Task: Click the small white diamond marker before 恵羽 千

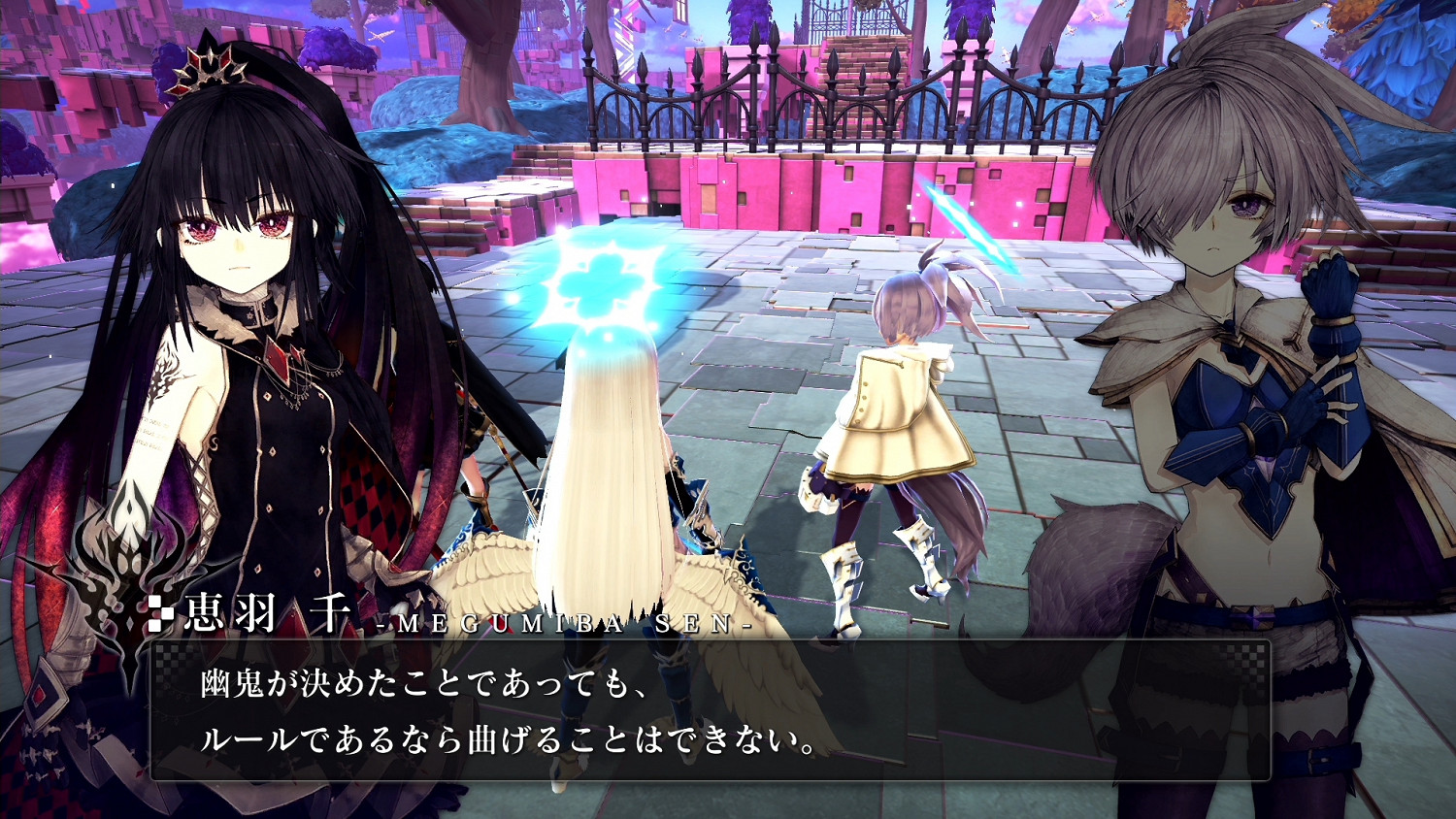Action: pyautogui.click(x=158, y=609)
